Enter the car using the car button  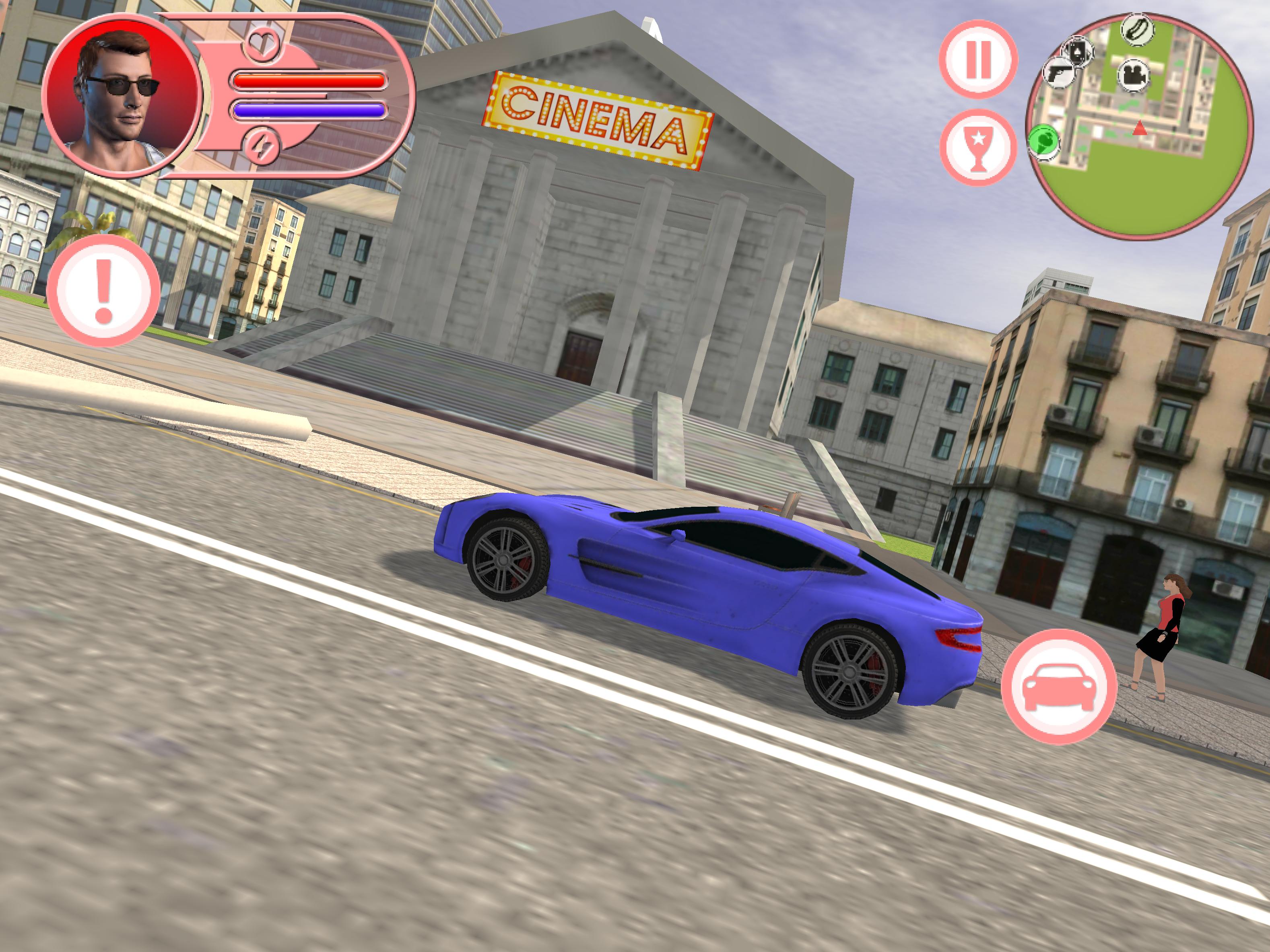pos(1059,686)
